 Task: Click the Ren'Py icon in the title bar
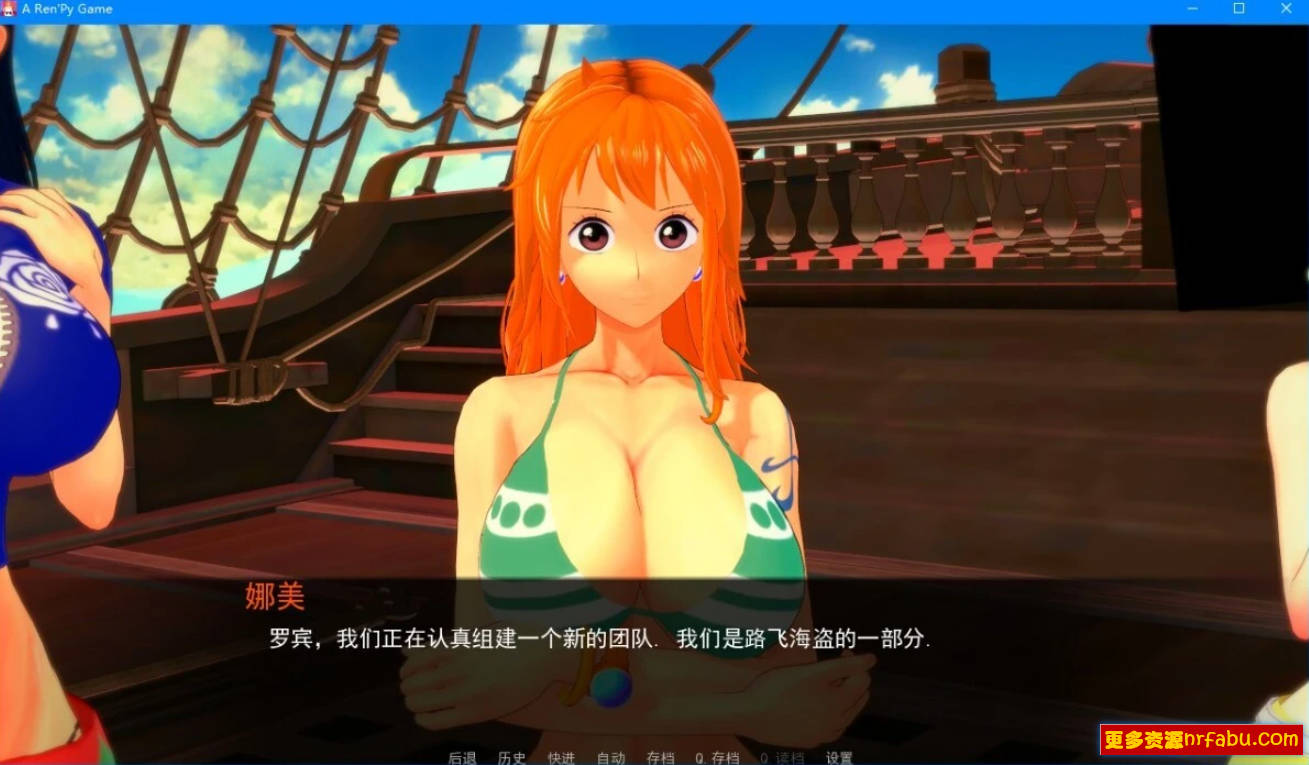click(x=10, y=9)
